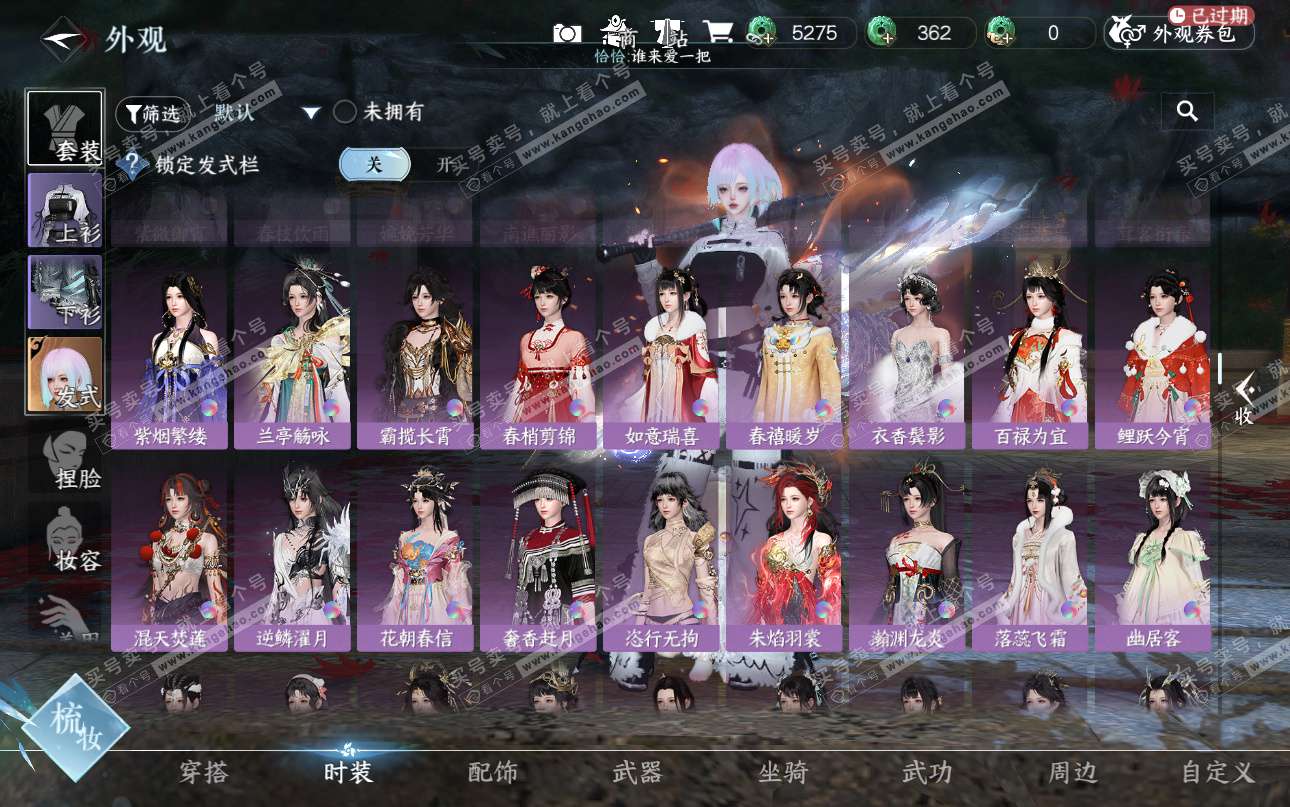Select the 朱焰羽裳 outfit card
Screen dimensions: 1290x807
point(784,560)
